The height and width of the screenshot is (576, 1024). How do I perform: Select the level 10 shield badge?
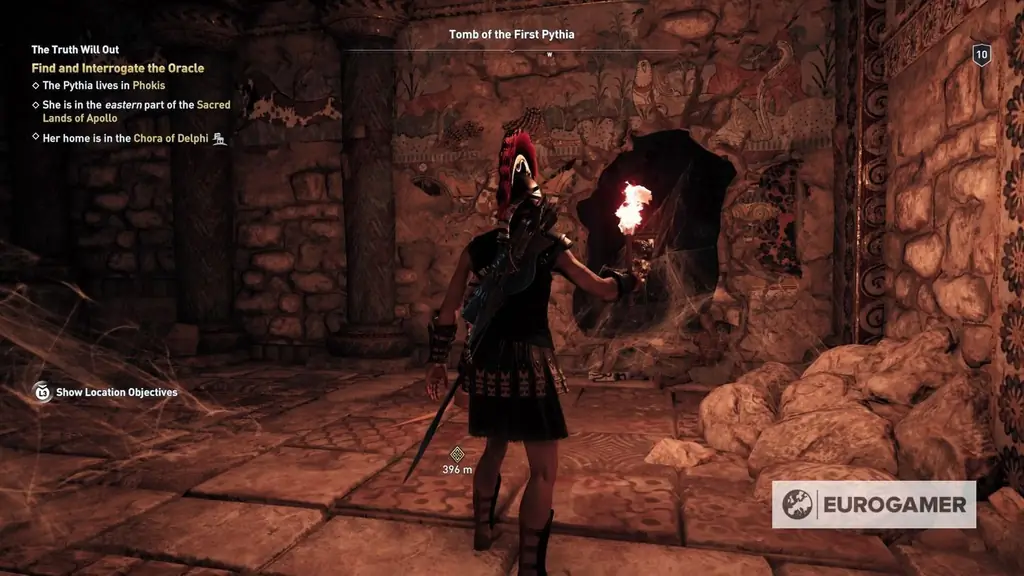(981, 56)
